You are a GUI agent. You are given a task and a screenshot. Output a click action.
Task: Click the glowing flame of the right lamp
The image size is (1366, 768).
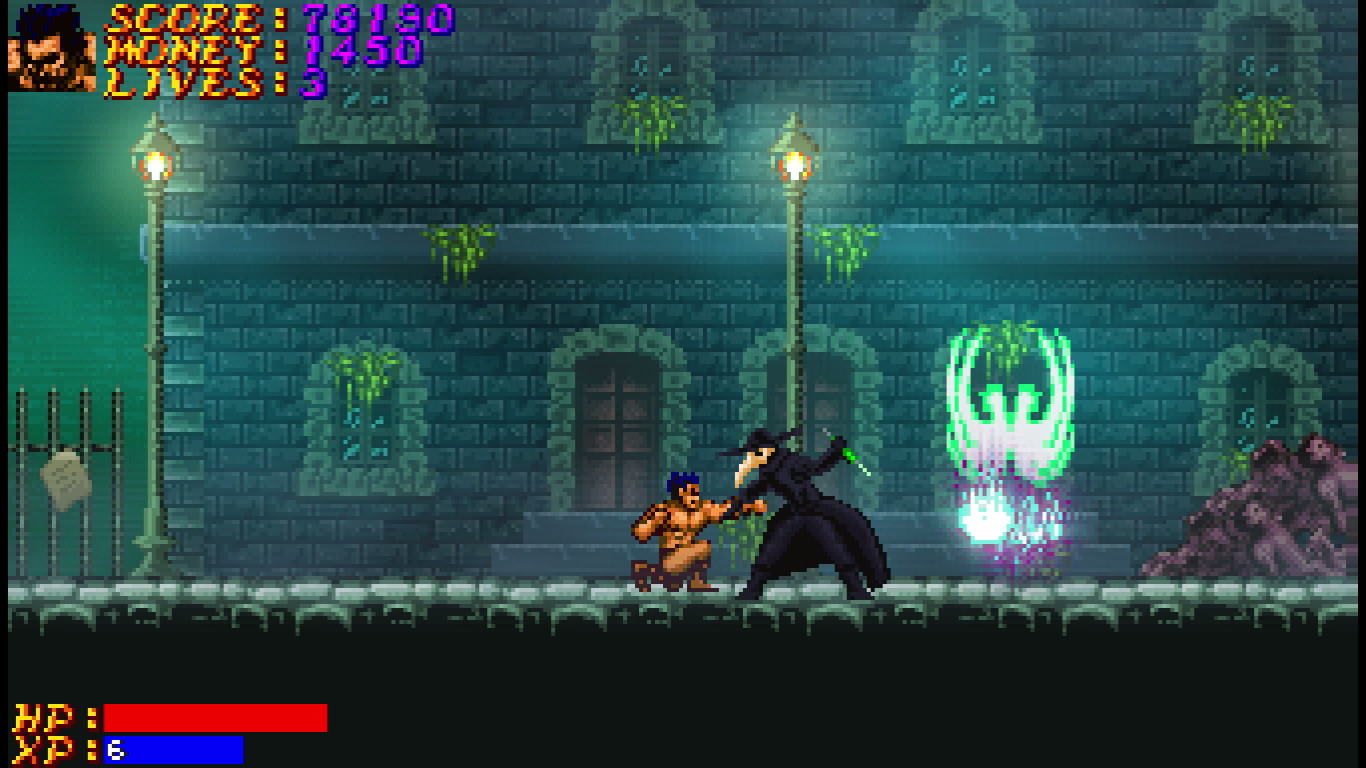pyautogui.click(x=793, y=160)
